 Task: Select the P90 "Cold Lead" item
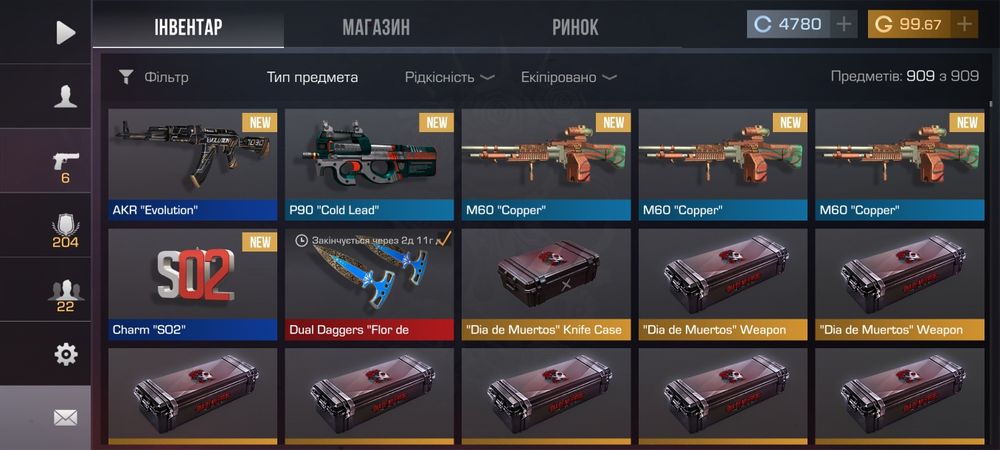369,164
